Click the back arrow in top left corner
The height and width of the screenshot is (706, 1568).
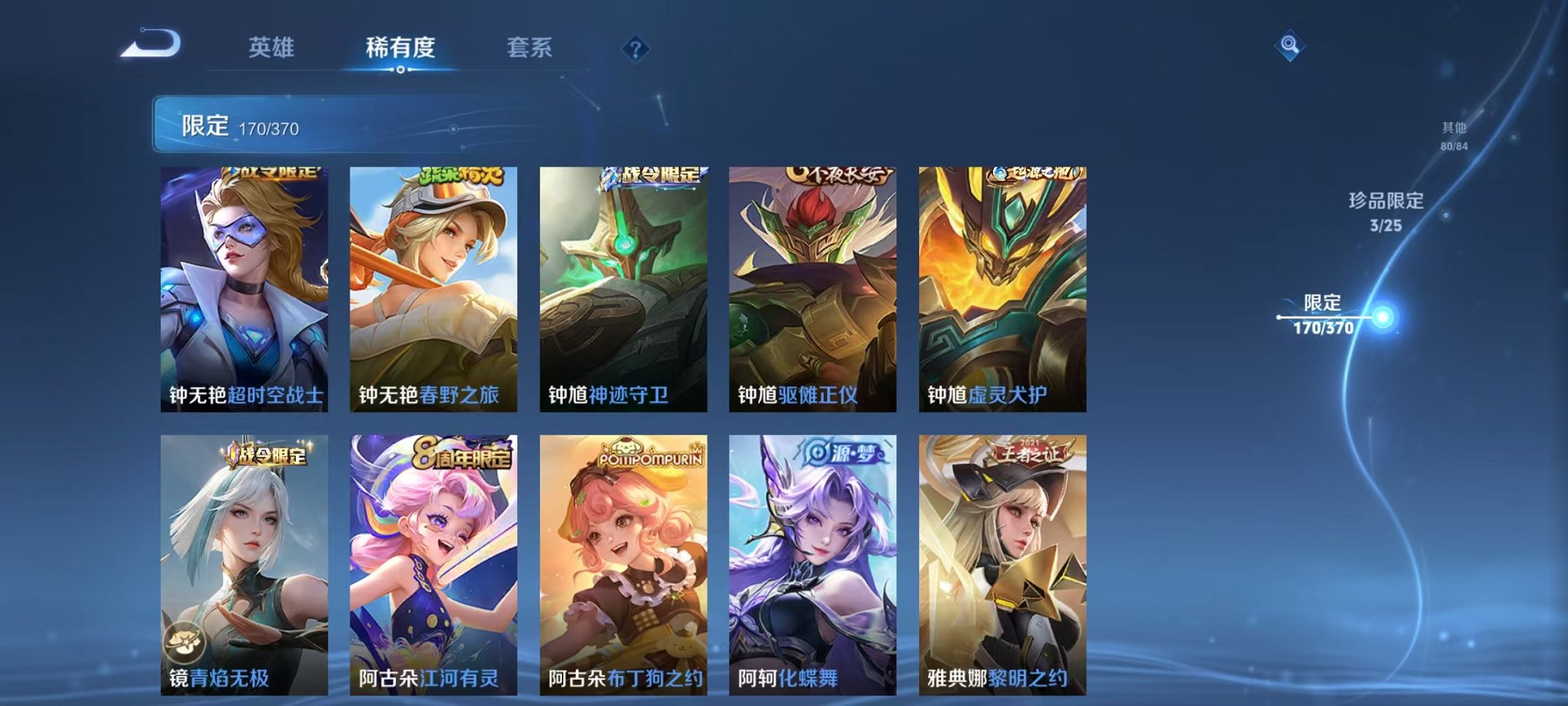148,45
